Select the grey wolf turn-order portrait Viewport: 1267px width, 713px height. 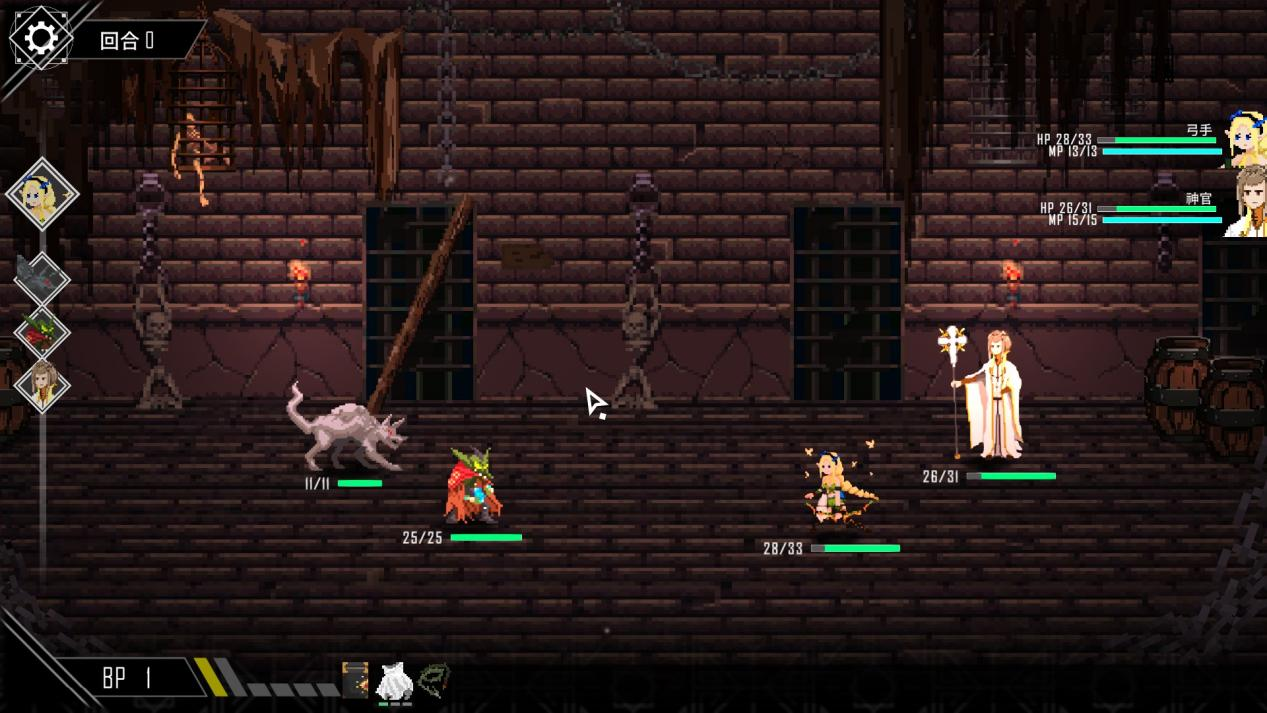click(x=41, y=277)
